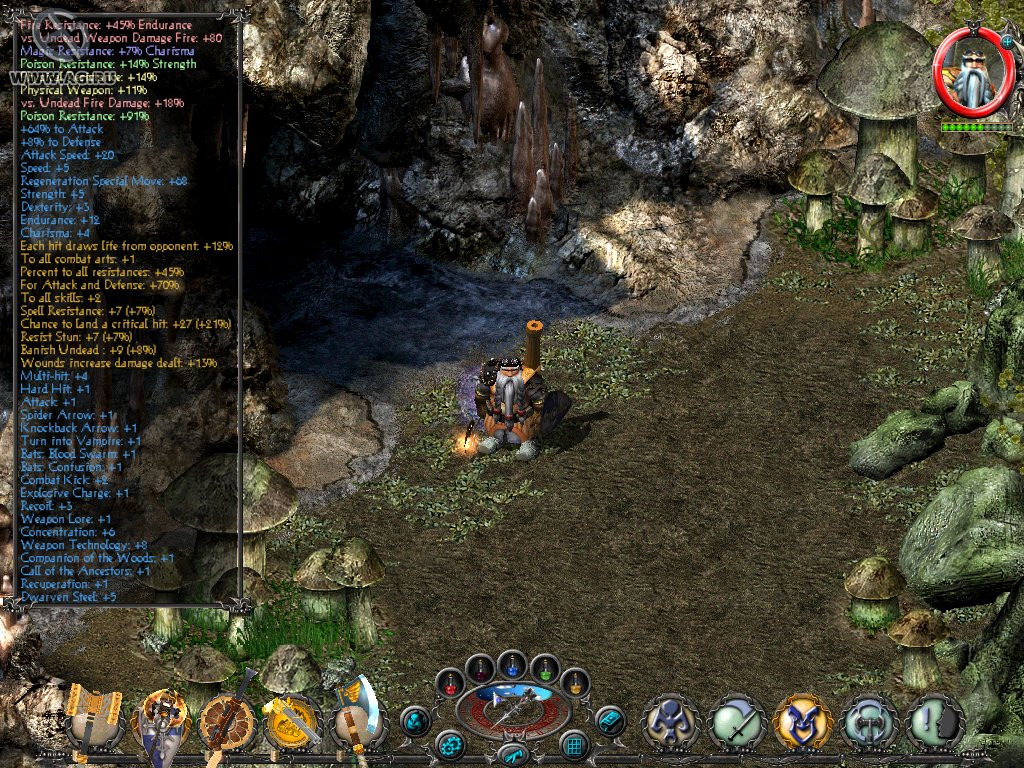Choose the wooden shield and club slot
This screenshot has width=1024, height=768.
pyautogui.click(x=228, y=718)
